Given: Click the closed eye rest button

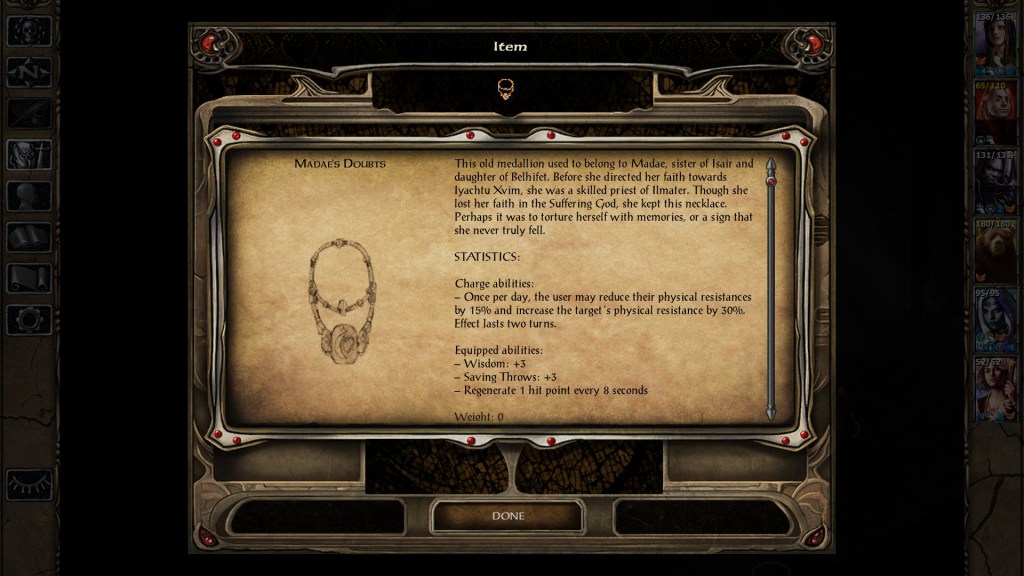Looking at the screenshot, I should click(x=29, y=485).
